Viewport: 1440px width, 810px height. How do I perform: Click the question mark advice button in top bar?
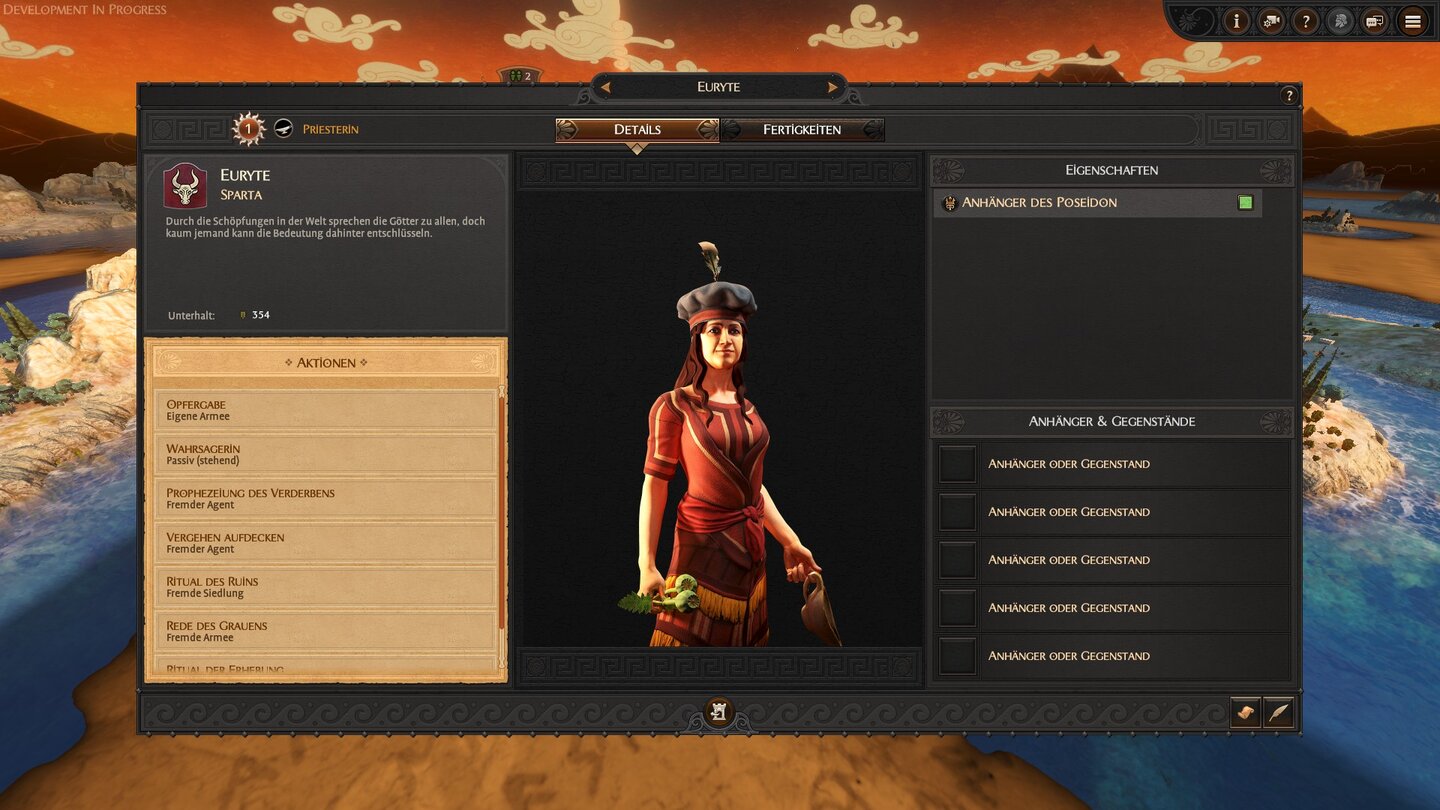coord(1305,21)
